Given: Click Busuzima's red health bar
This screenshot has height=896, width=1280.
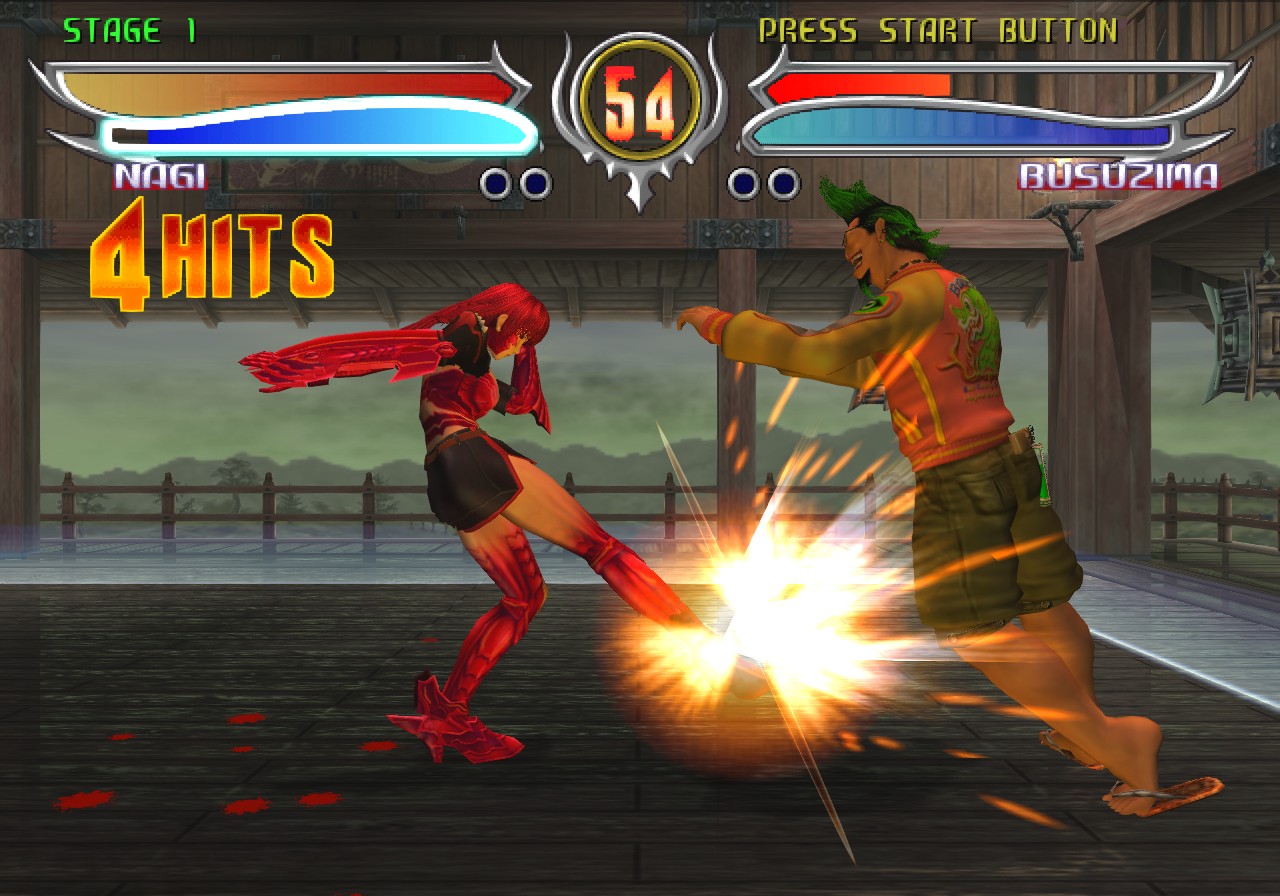Looking at the screenshot, I should coord(860,85).
